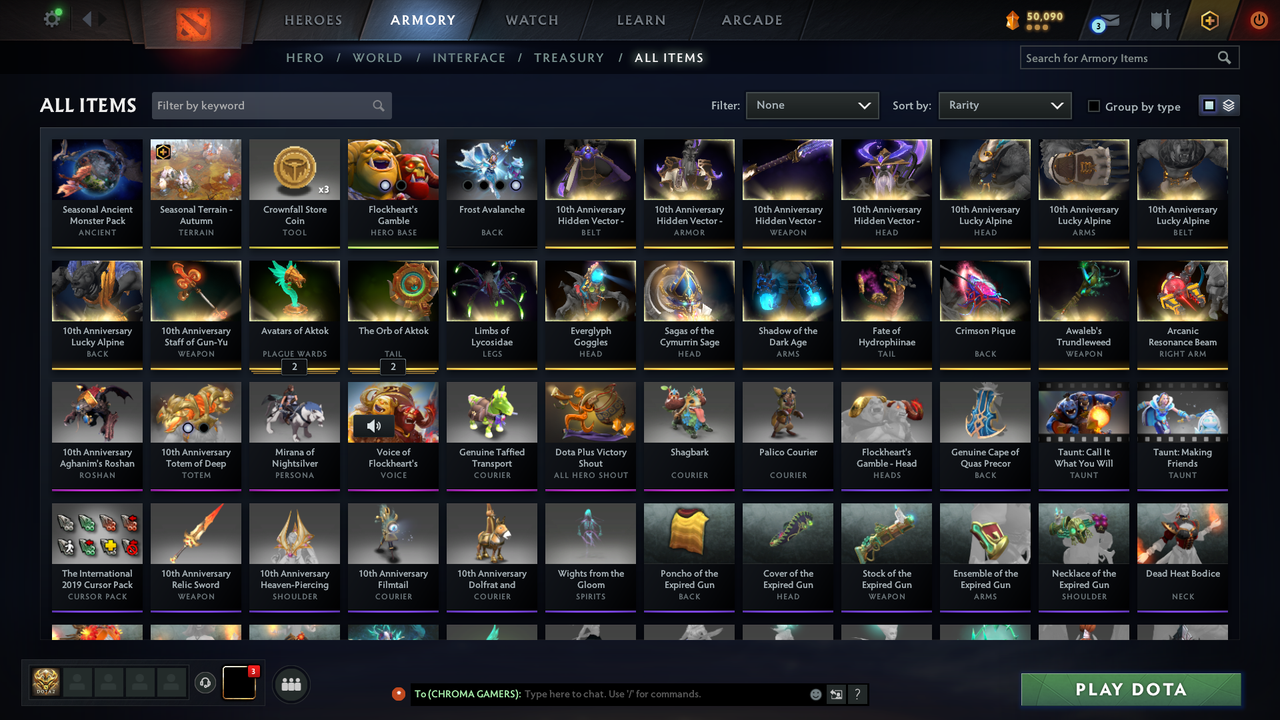Toggle the single-grid view mode icon
This screenshot has width=1280, height=720.
pyautogui.click(x=1211, y=104)
